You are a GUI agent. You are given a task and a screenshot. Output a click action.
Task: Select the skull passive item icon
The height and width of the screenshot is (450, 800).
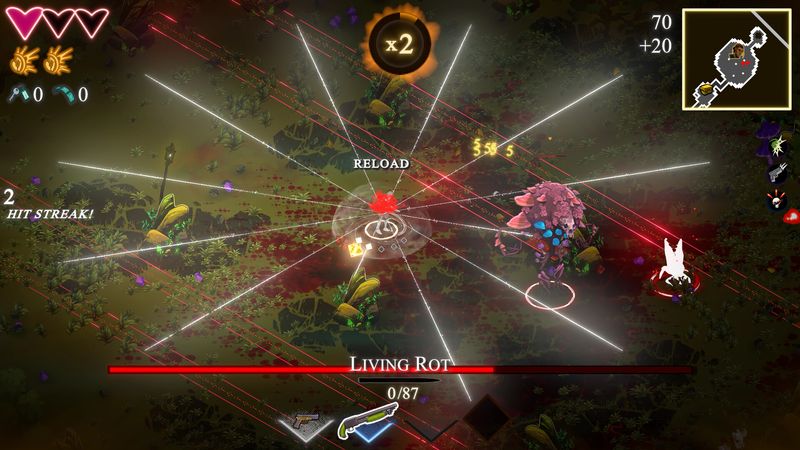776,200
